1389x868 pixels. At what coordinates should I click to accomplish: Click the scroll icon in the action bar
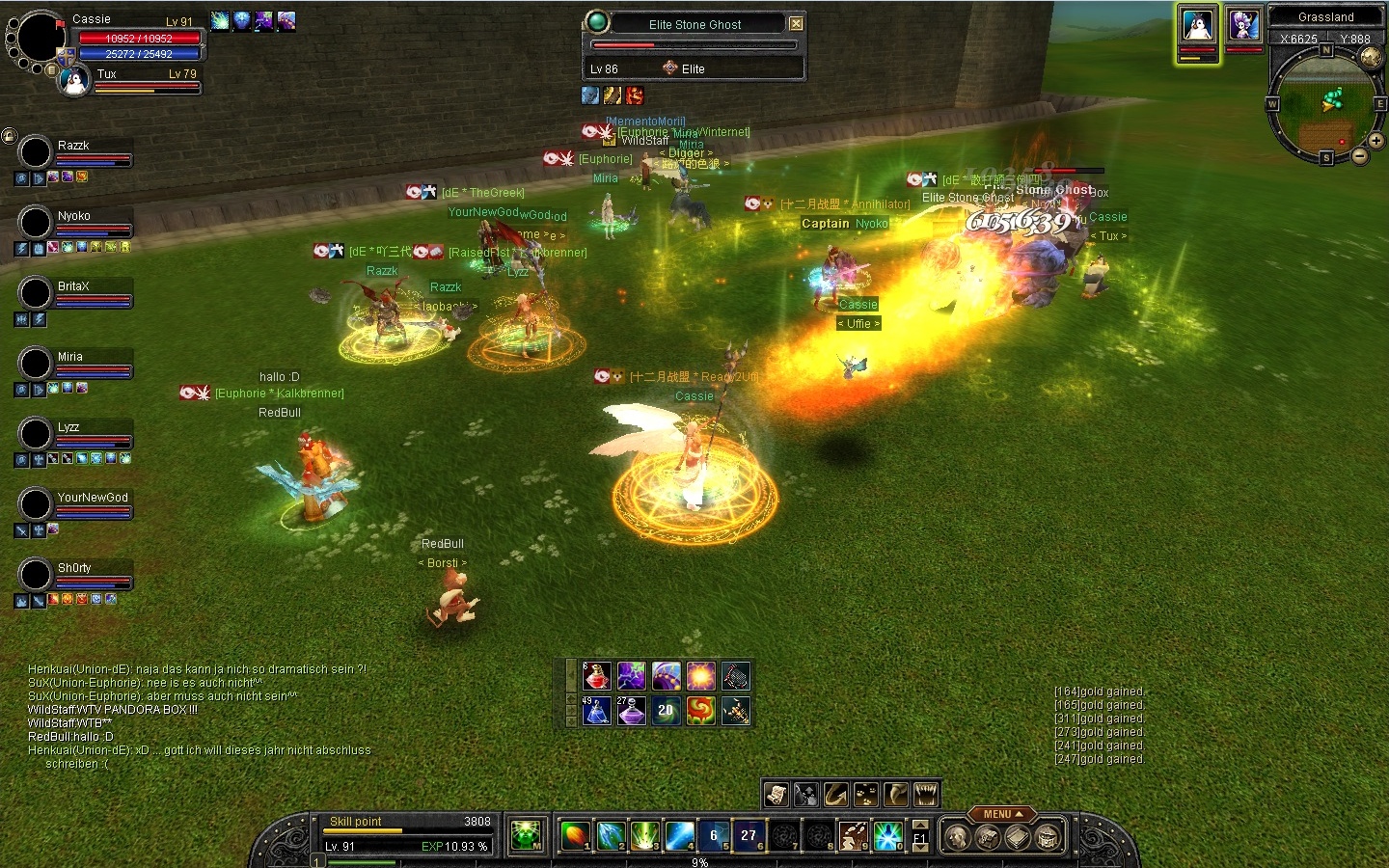(776, 795)
